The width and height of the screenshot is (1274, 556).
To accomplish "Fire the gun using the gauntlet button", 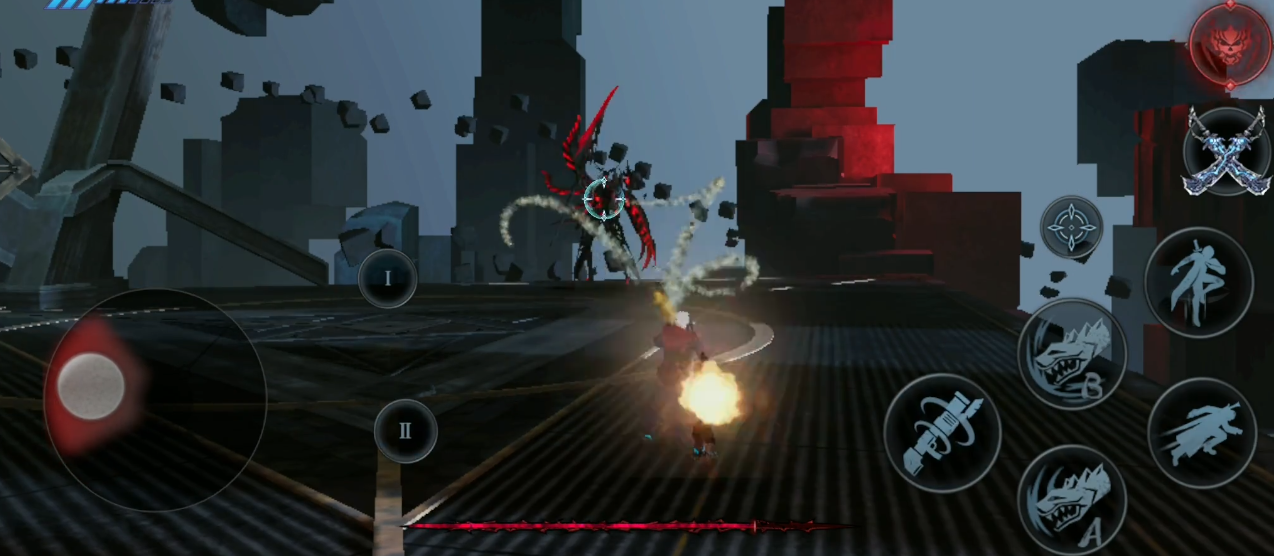I will click(942, 433).
